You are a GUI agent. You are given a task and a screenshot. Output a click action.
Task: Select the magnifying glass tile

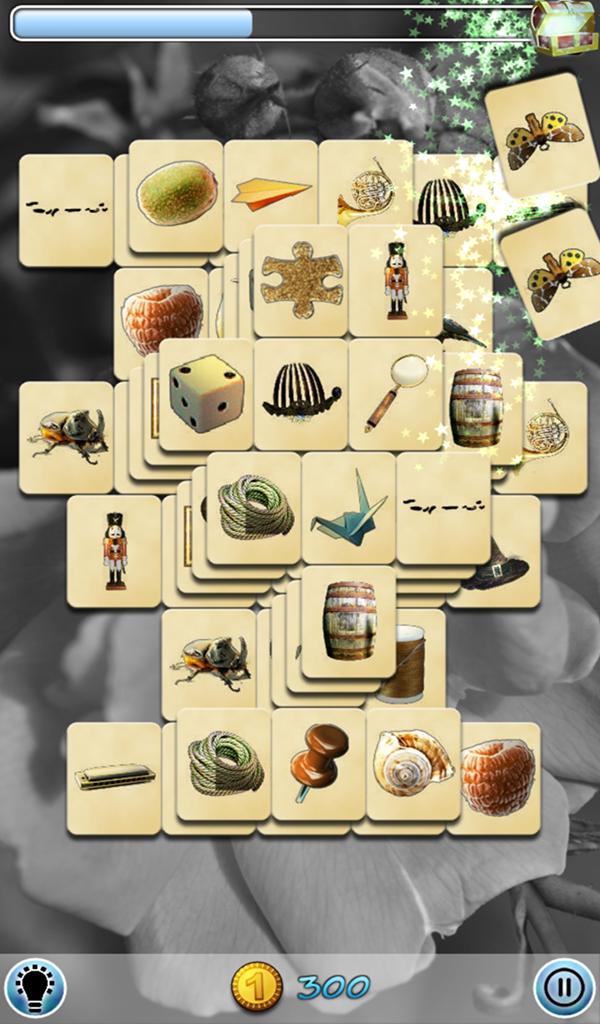tap(395, 393)
